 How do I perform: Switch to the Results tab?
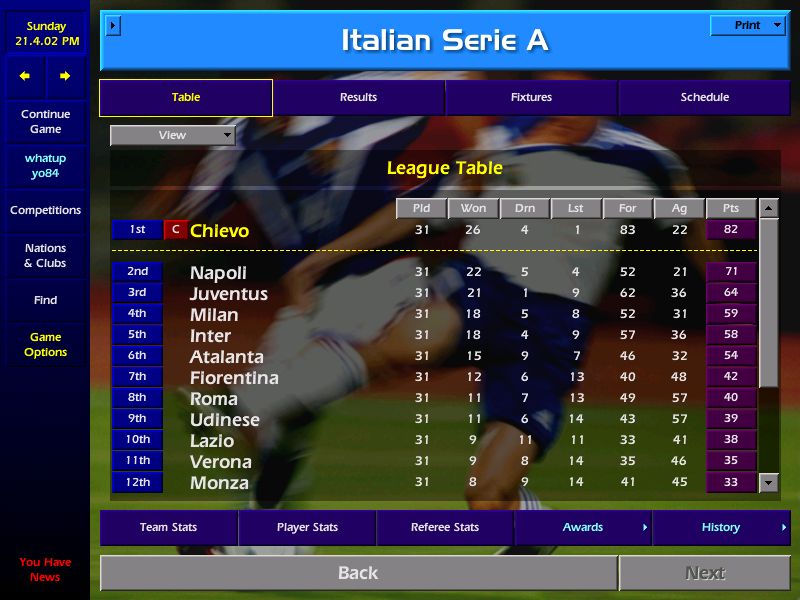pos(358,97)
